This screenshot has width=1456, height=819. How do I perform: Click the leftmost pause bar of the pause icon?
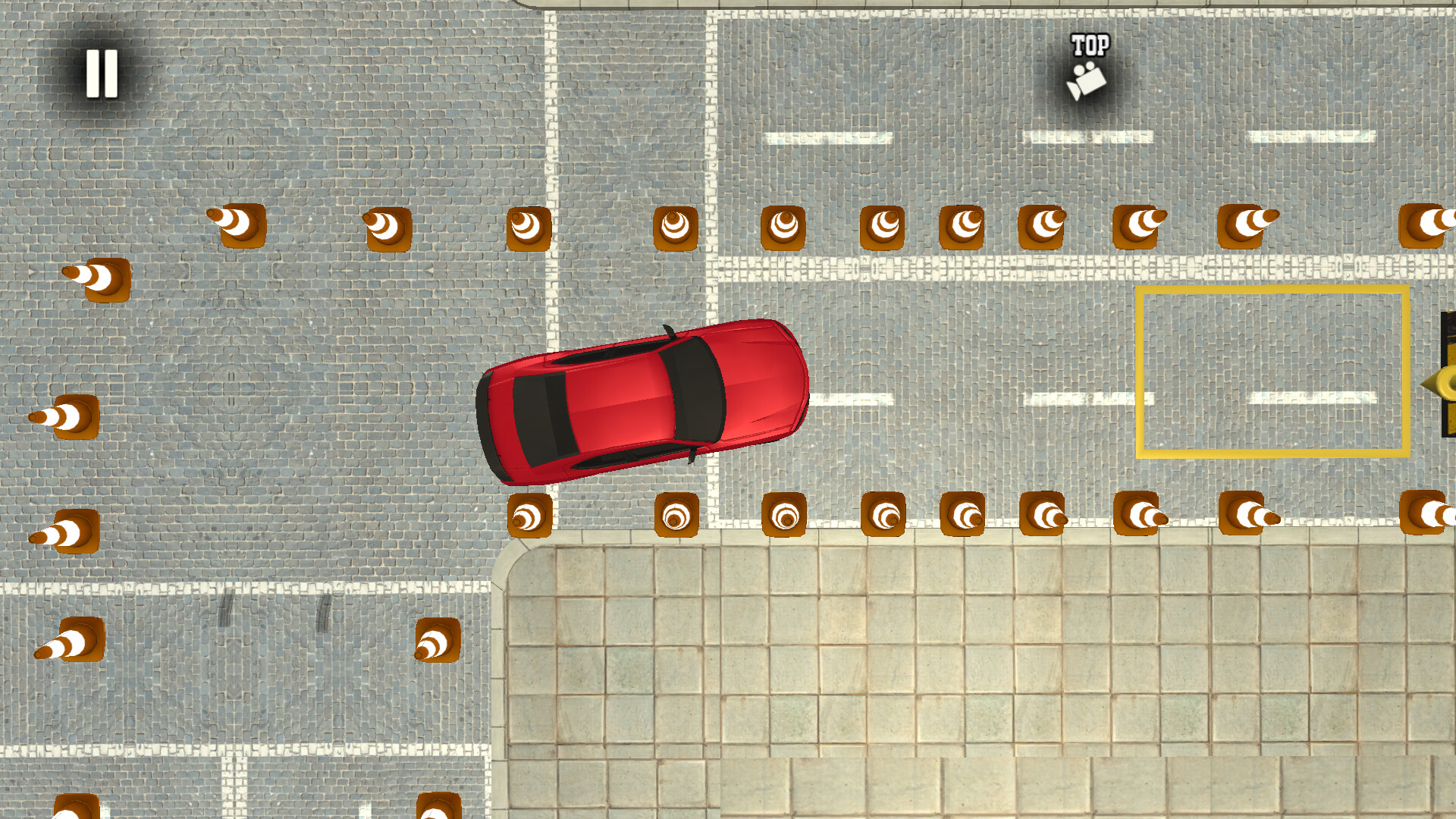pyautogui.click(x=93, y=74)
